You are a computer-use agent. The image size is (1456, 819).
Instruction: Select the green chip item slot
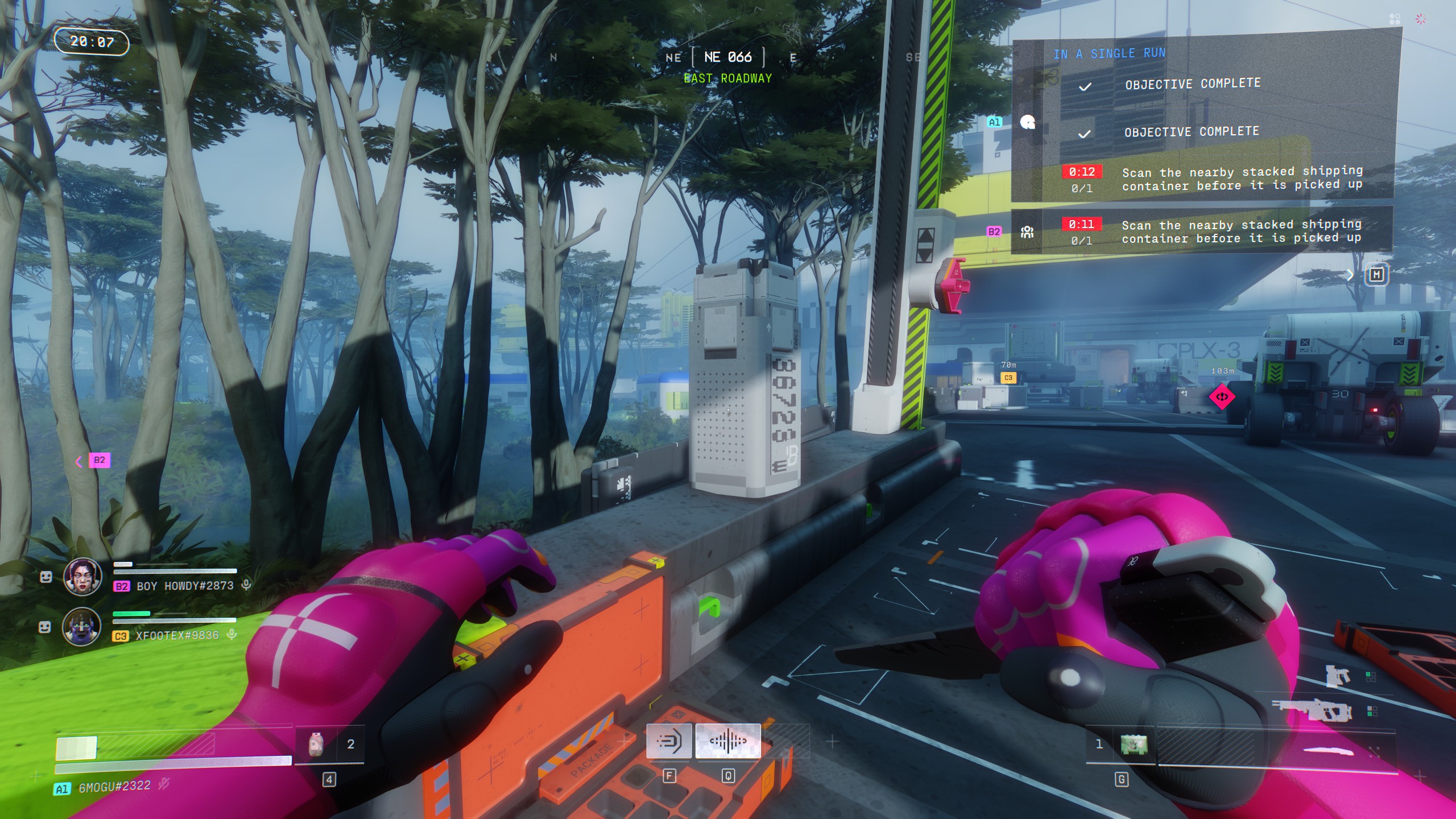[x=1133, y=744]
